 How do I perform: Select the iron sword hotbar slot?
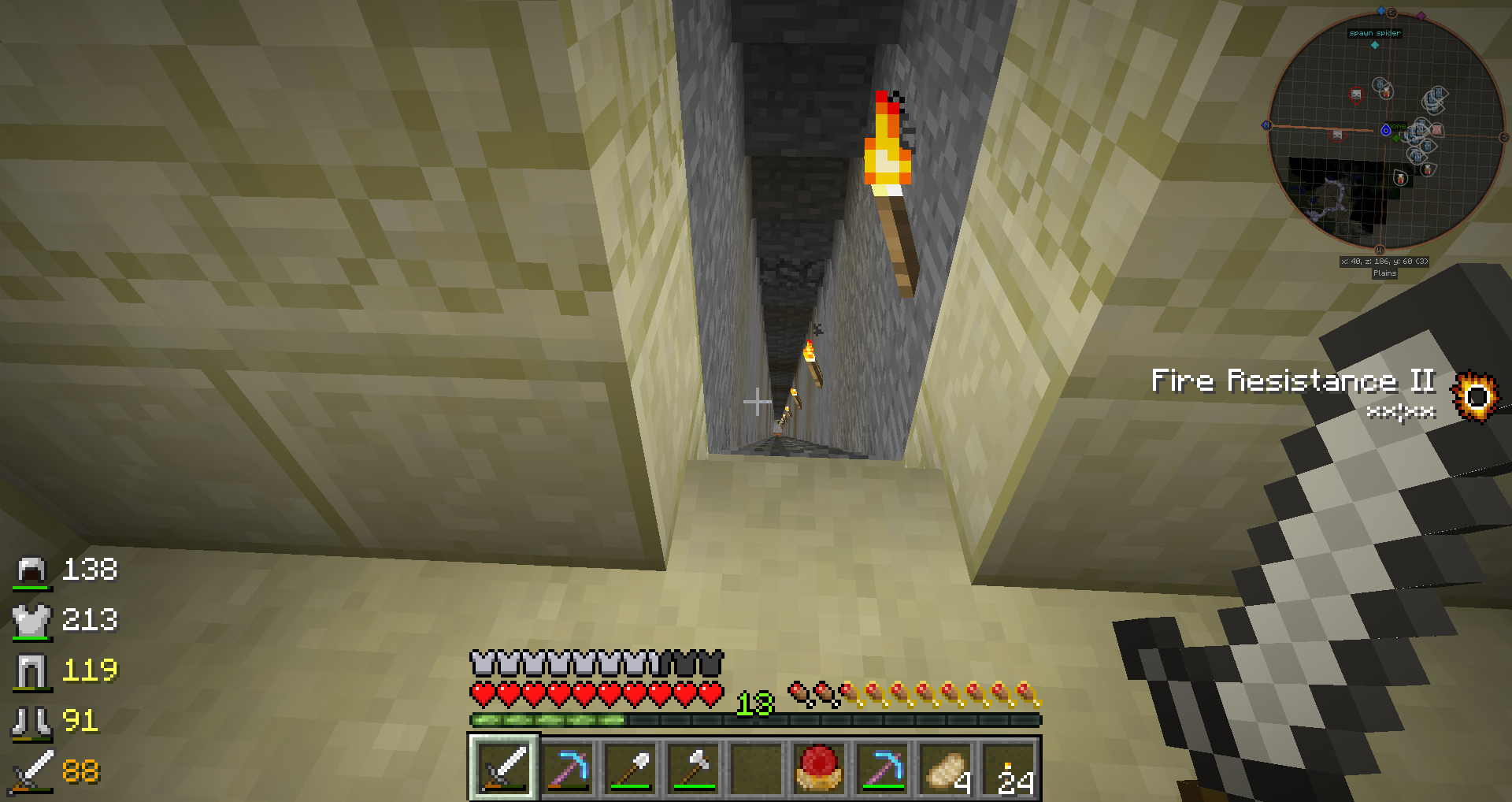click(504, 767)
